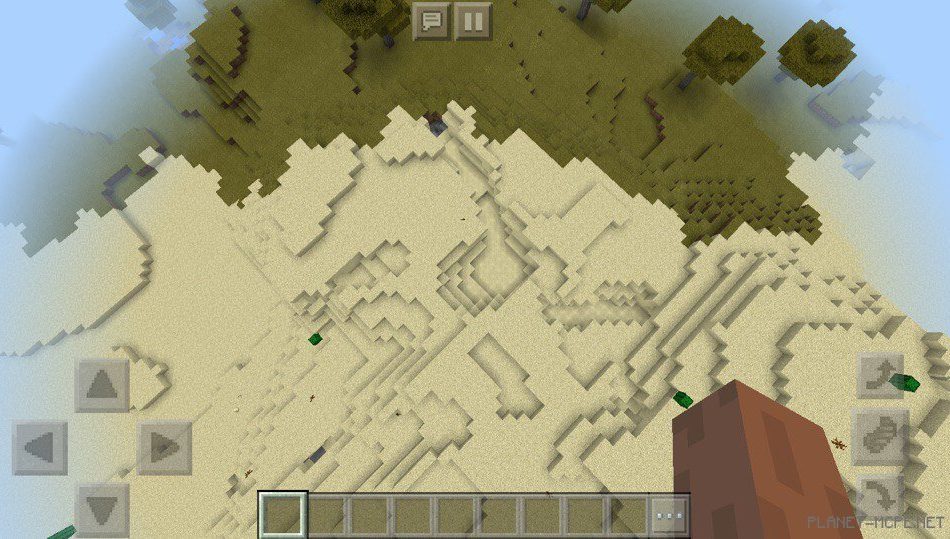Viewport: 950px width, 539px height.
Task: Tap the move forward arrow
Action: [102, 385]
